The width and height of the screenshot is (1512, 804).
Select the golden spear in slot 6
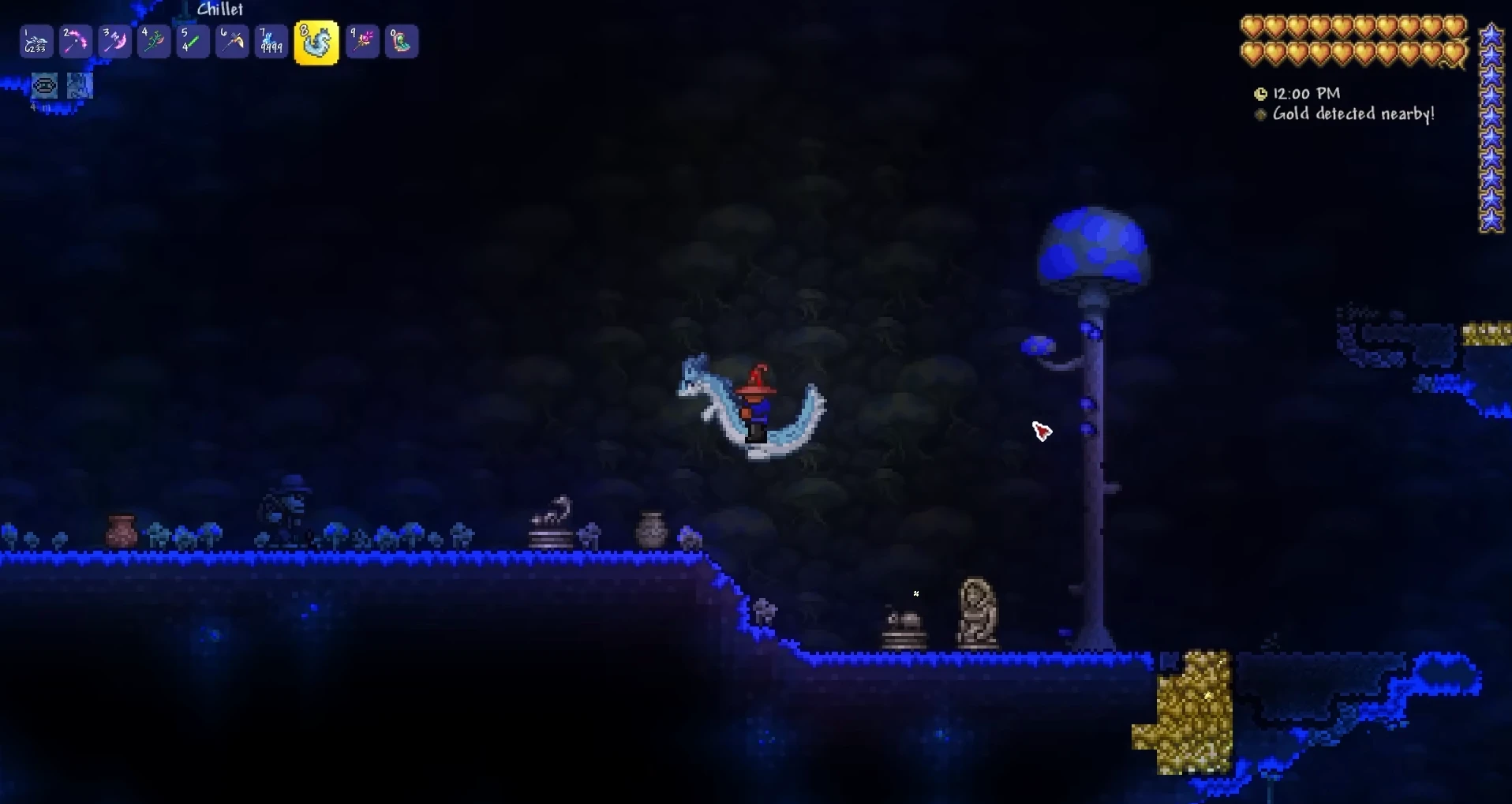232,41
